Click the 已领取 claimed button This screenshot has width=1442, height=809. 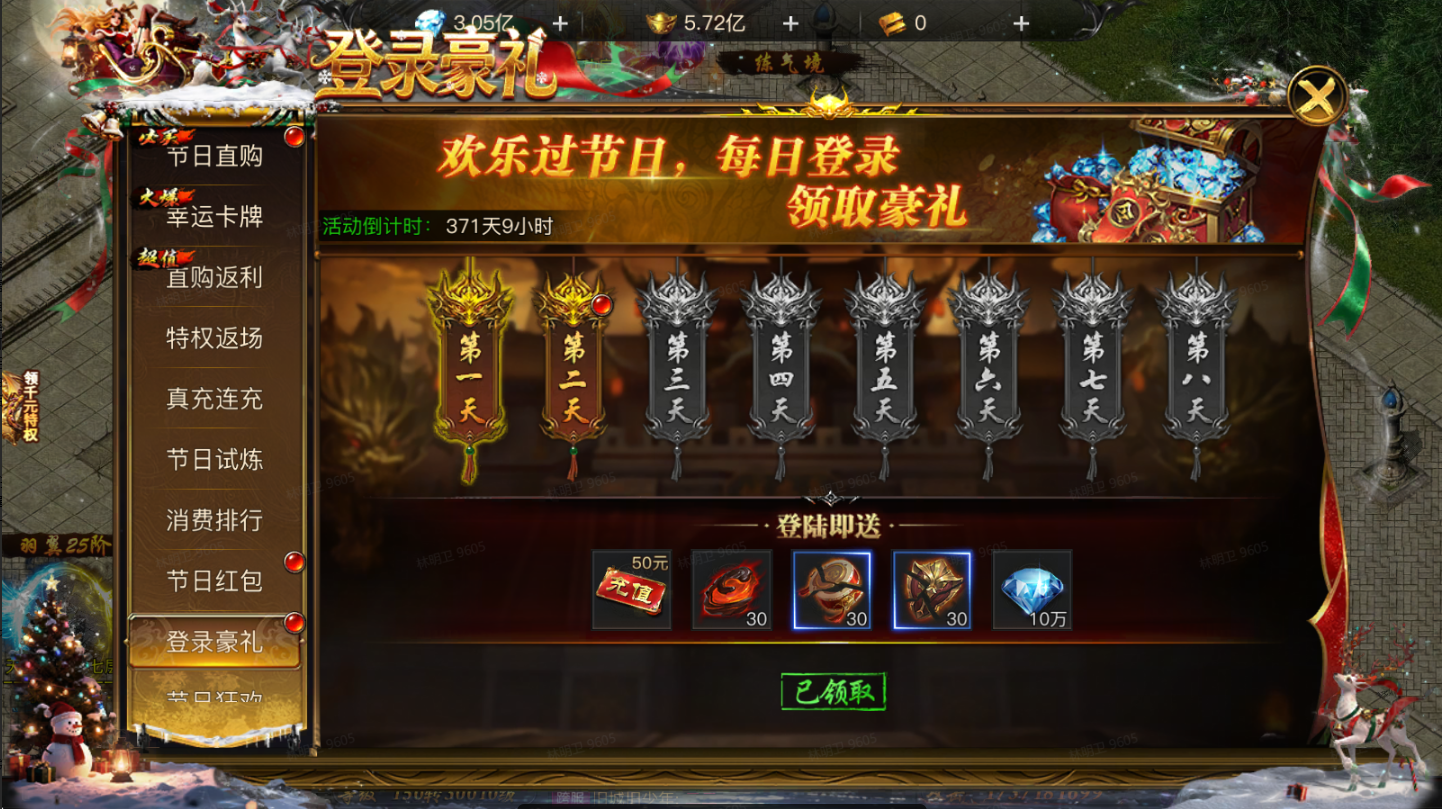pos(833,692)
